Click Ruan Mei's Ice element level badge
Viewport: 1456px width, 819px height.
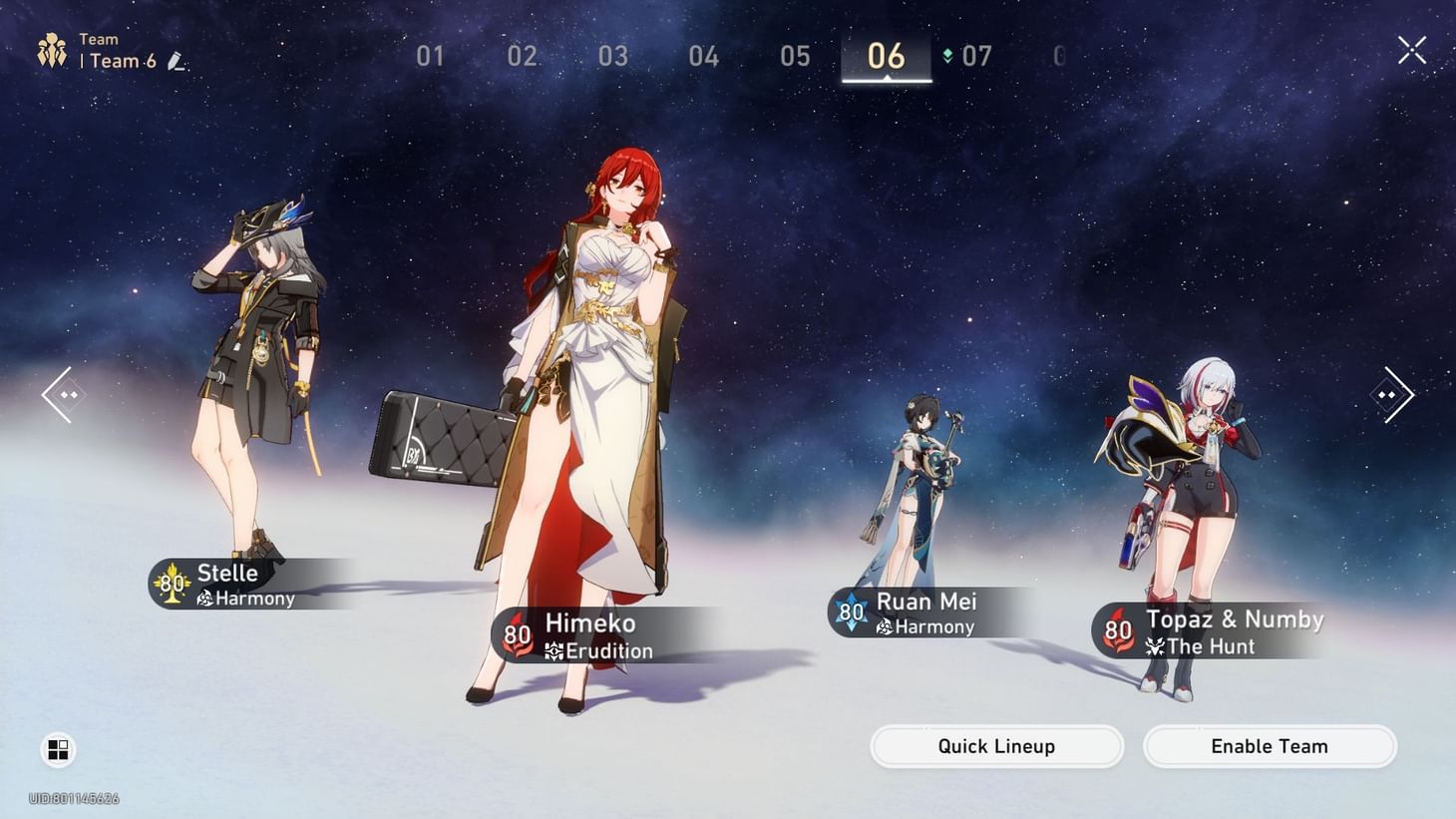point(850,614)
